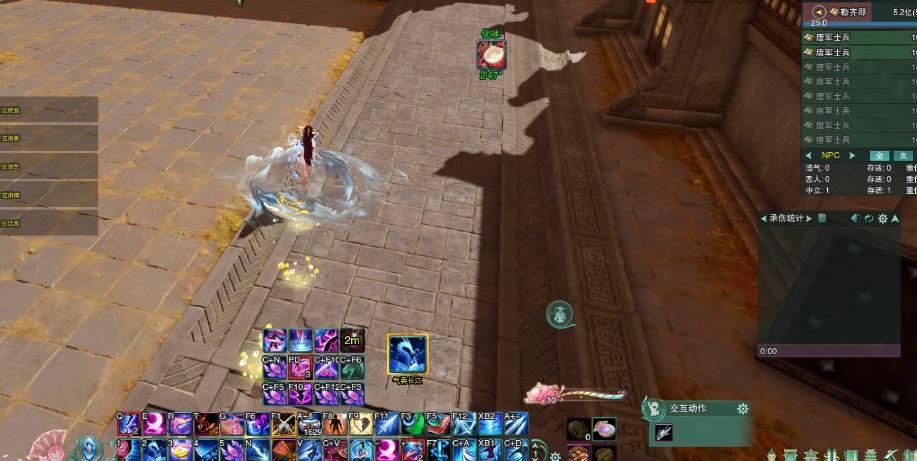Activate the A+8 skill showing 1629
Viewport: 917px width, 461px height.
click(310, 425)
